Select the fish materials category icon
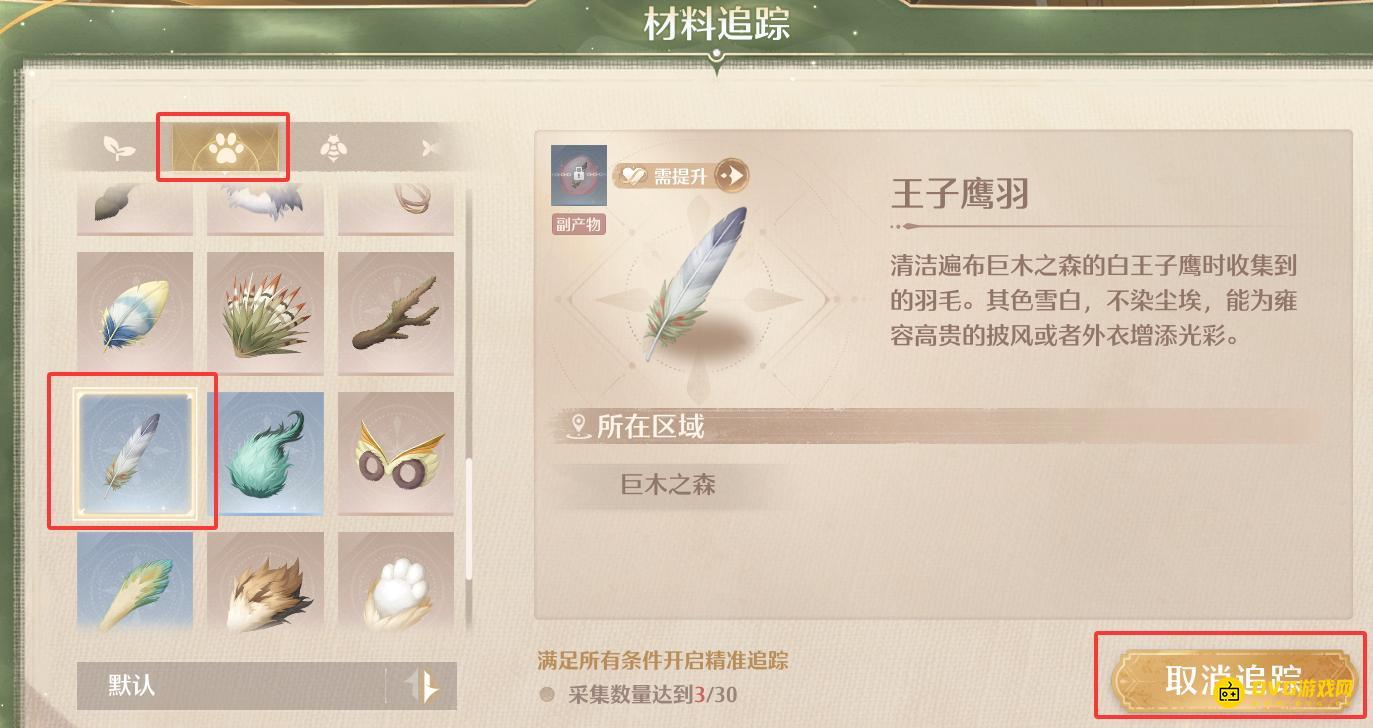 [x=430, y=146]
